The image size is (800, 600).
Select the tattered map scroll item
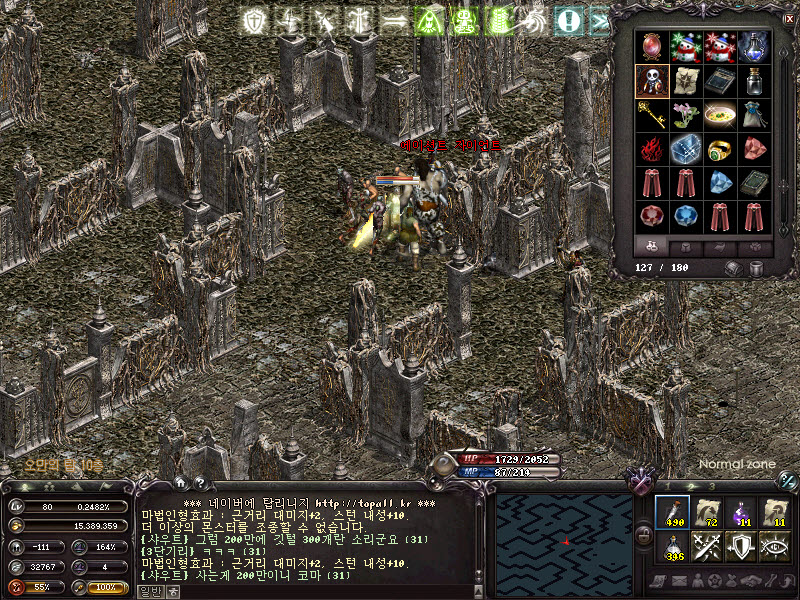pos(685,80)
